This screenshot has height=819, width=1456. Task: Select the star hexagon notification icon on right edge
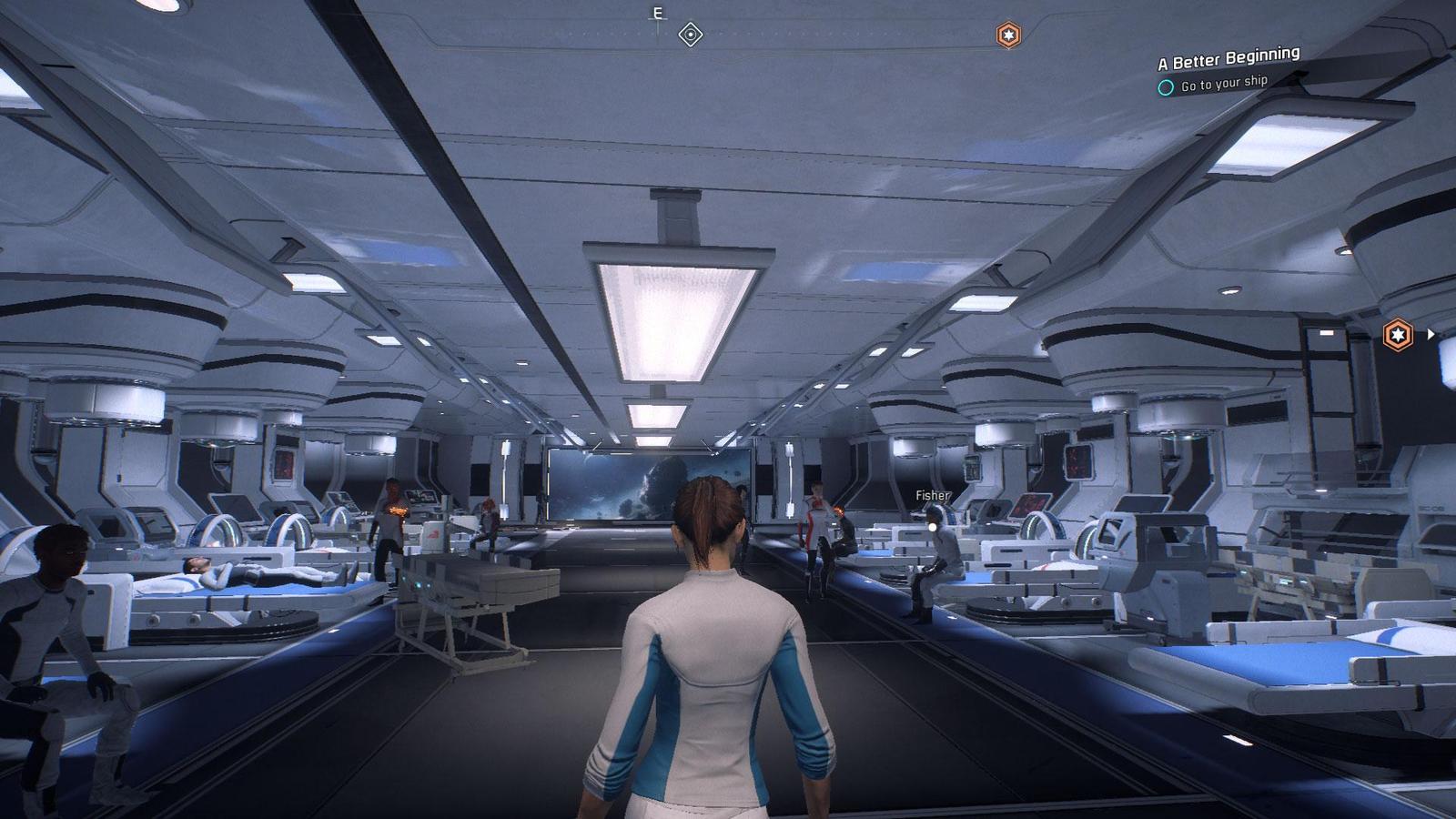pyautogui.click(x=1398, y=333)
